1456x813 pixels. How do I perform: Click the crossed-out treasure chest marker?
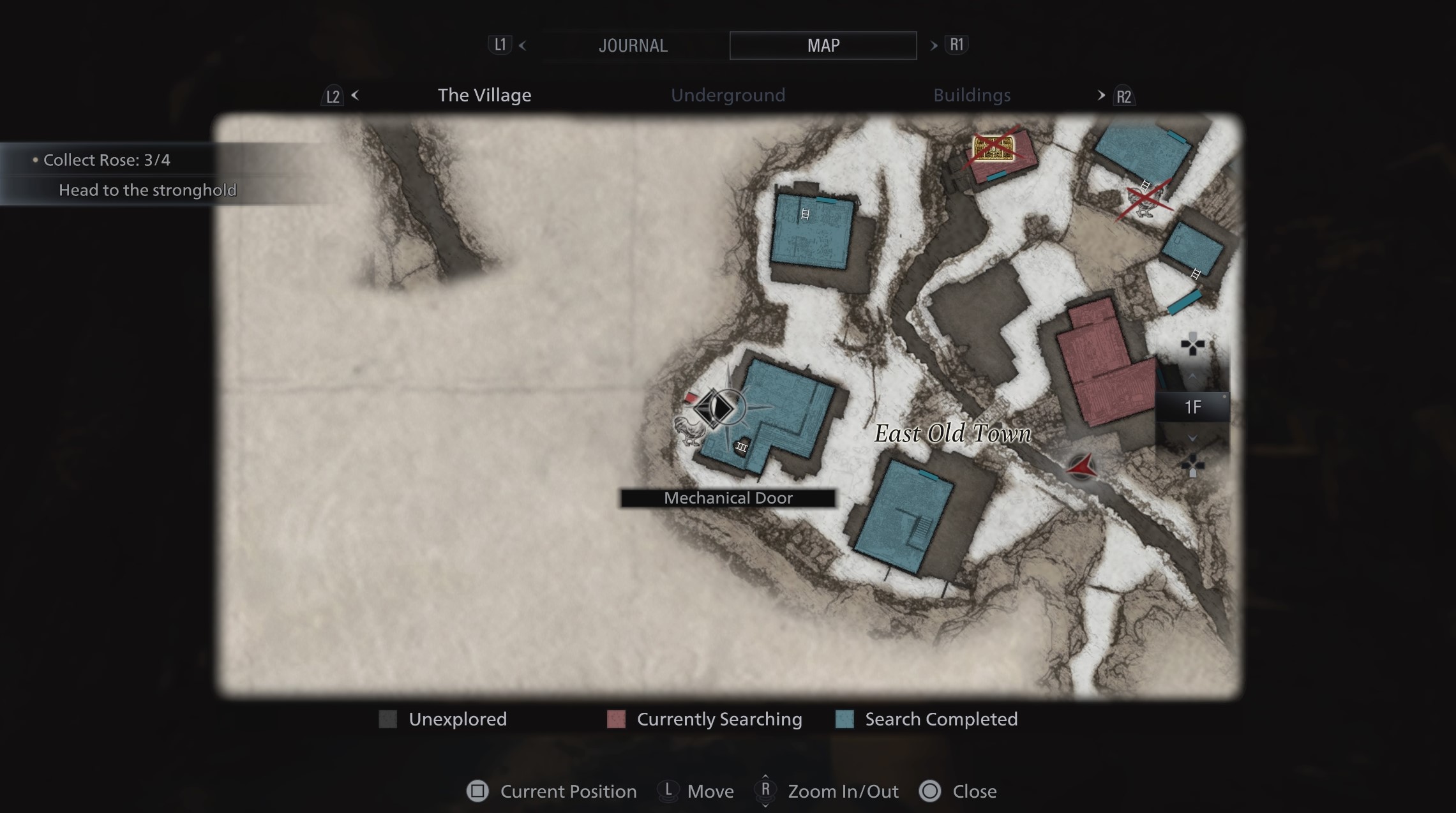[993, 149]
